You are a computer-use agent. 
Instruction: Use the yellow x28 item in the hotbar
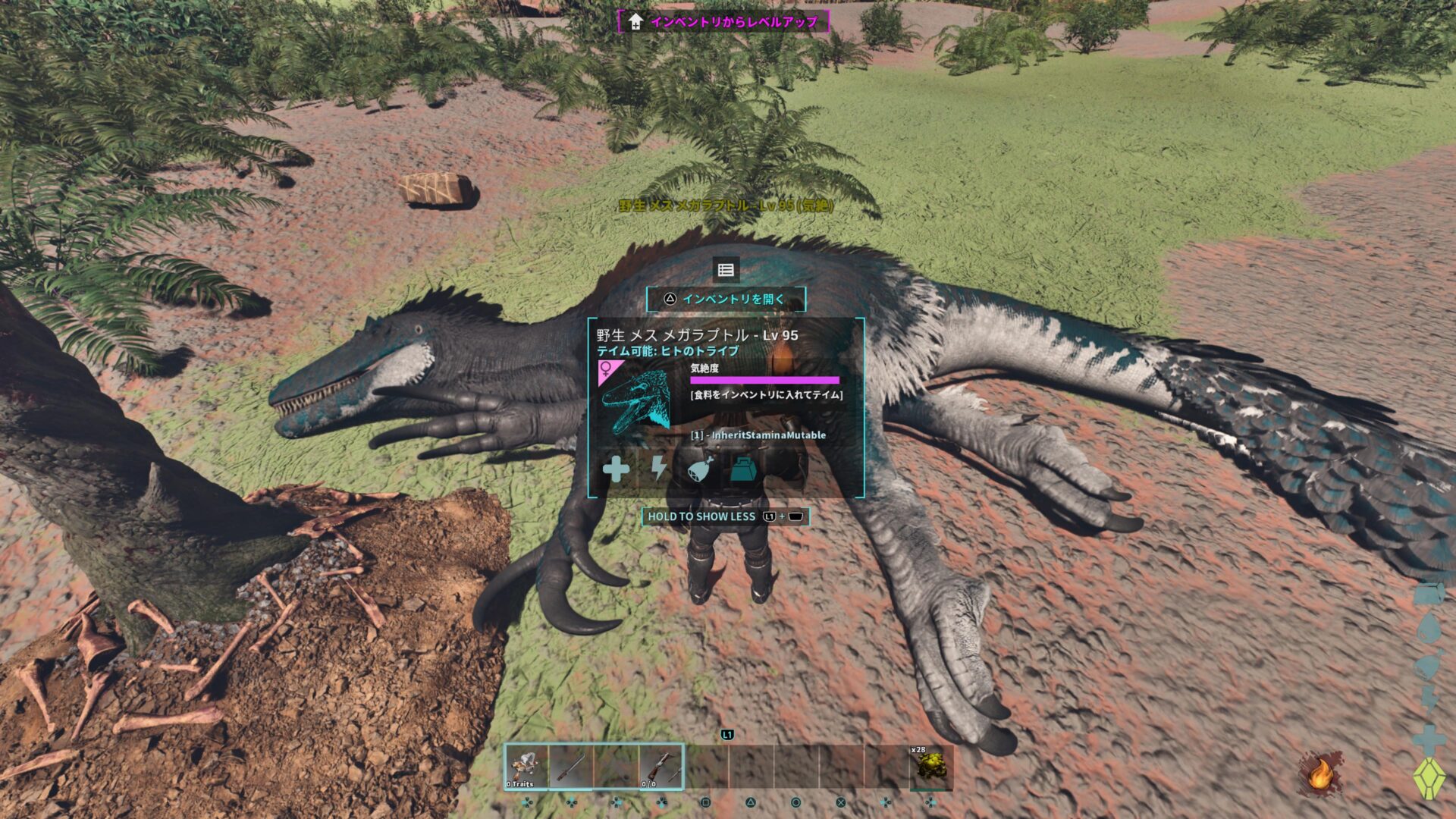[x=930, y=767]
